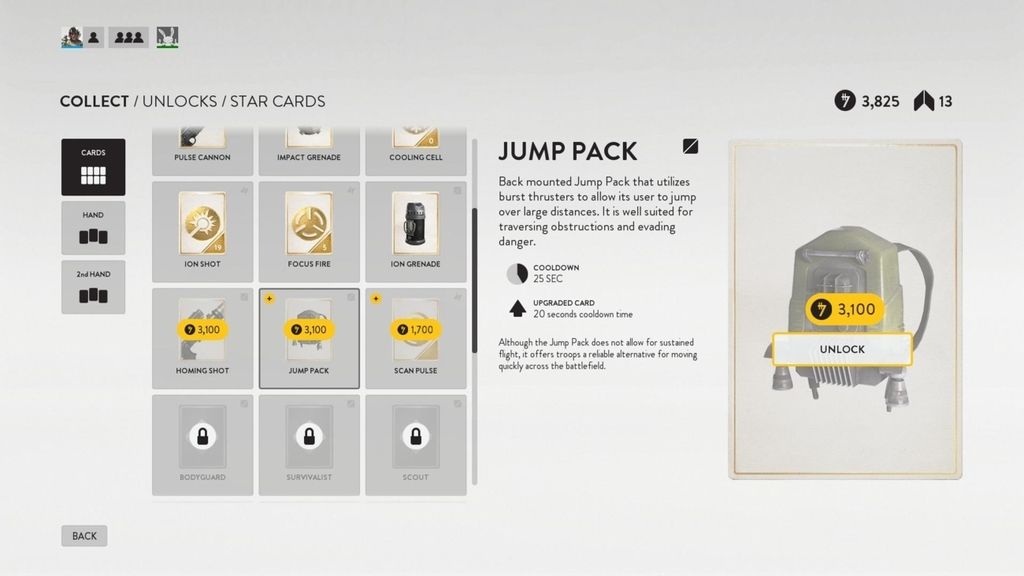Screen dimensions: 1024x576
Task: Open the three-person party icon
Action: click(x=128, y=38)
